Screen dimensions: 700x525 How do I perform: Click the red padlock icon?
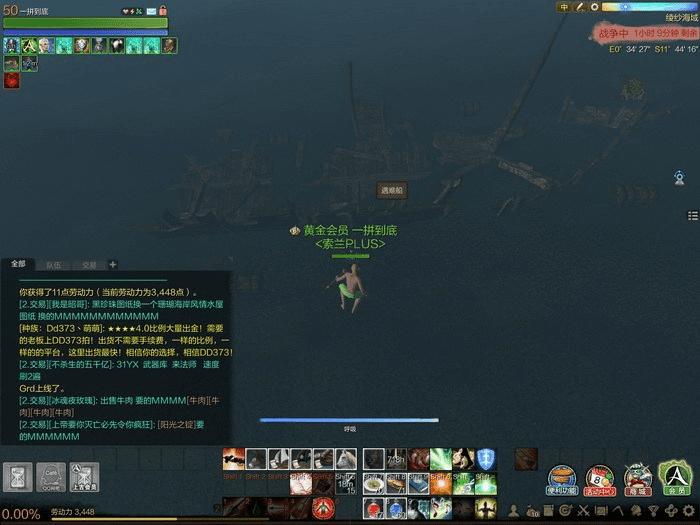[x=162, y=11]
